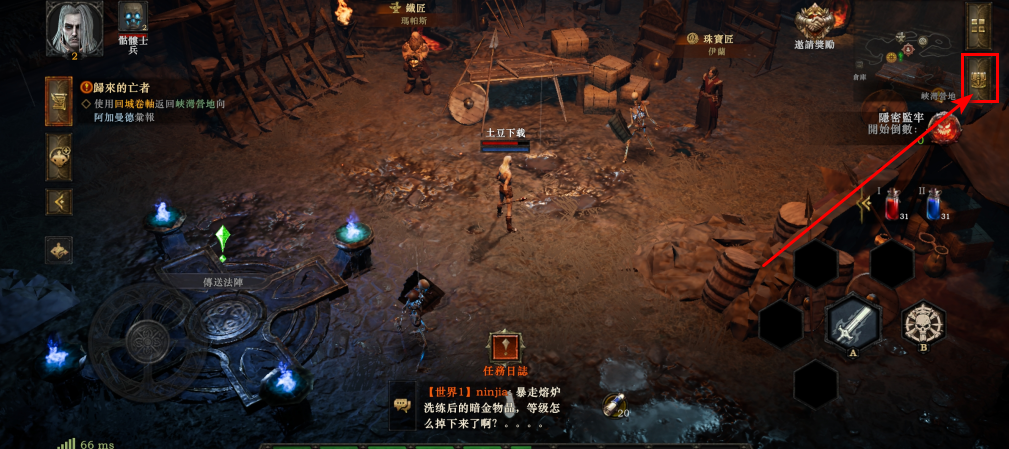This screenshot has width=1009, height=449.
Task: Activate the skull skill B
Action: coord(923,324)
